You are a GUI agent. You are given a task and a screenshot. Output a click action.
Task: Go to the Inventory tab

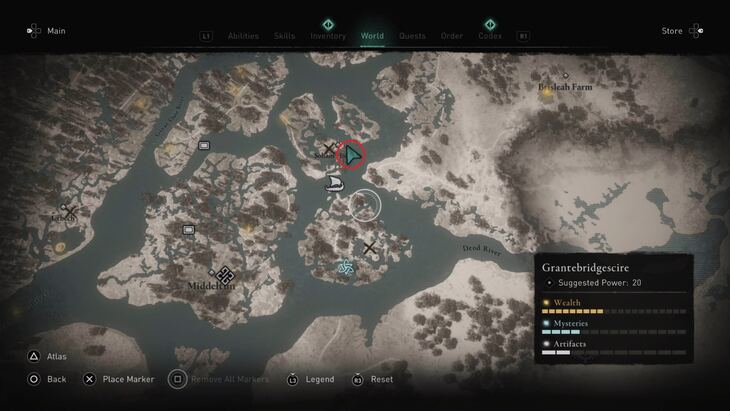click(328, 36)
